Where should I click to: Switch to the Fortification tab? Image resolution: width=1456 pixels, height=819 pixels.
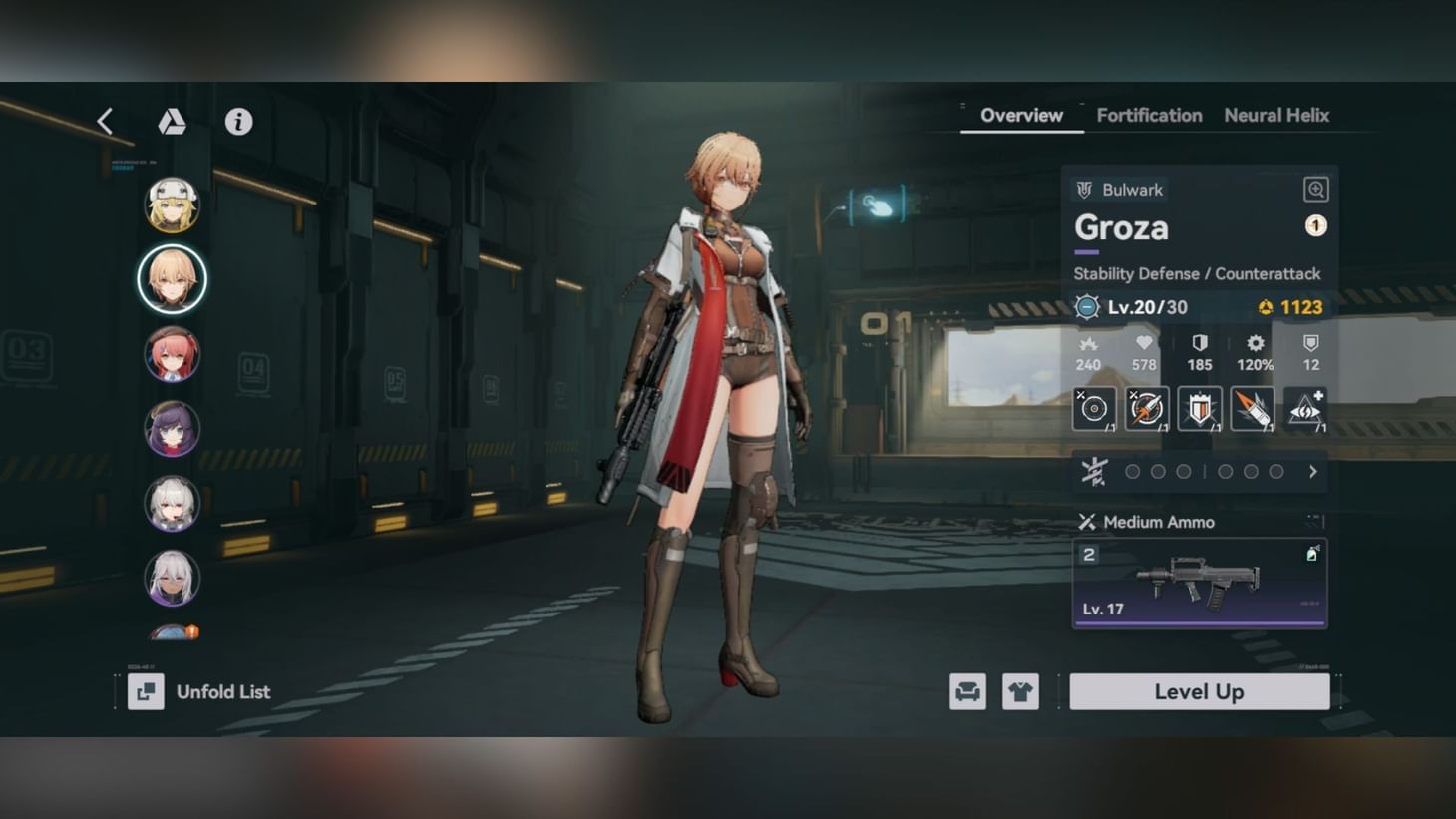pyautogui.click(x=1148, y=115)
